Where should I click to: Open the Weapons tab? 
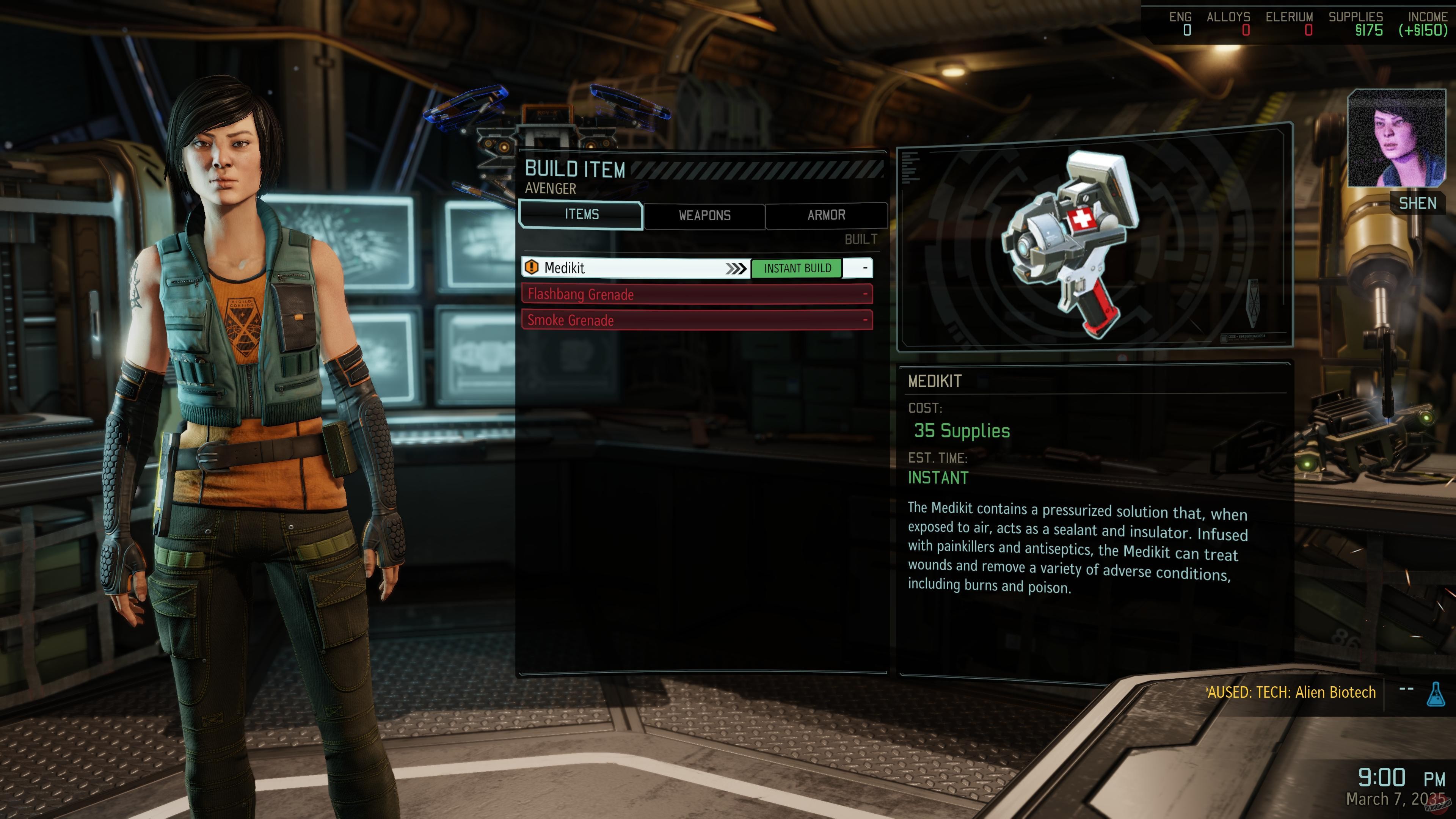(704, 215)
